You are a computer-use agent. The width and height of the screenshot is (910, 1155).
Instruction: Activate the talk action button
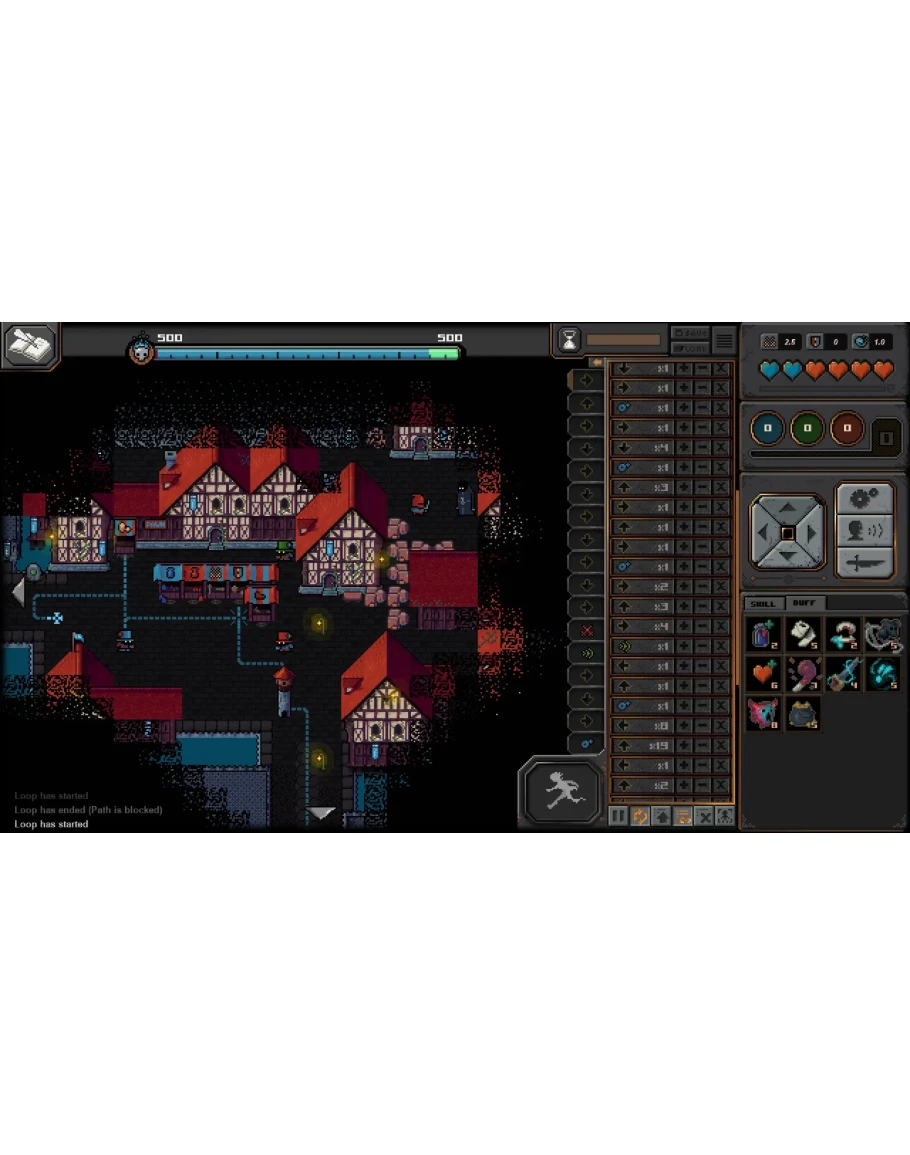coord(863,531)
